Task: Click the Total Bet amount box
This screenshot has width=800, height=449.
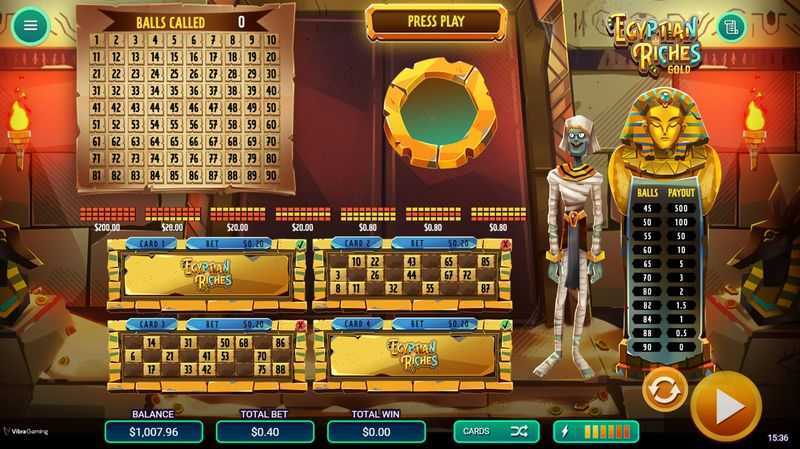Action: [x=265, y=431]
